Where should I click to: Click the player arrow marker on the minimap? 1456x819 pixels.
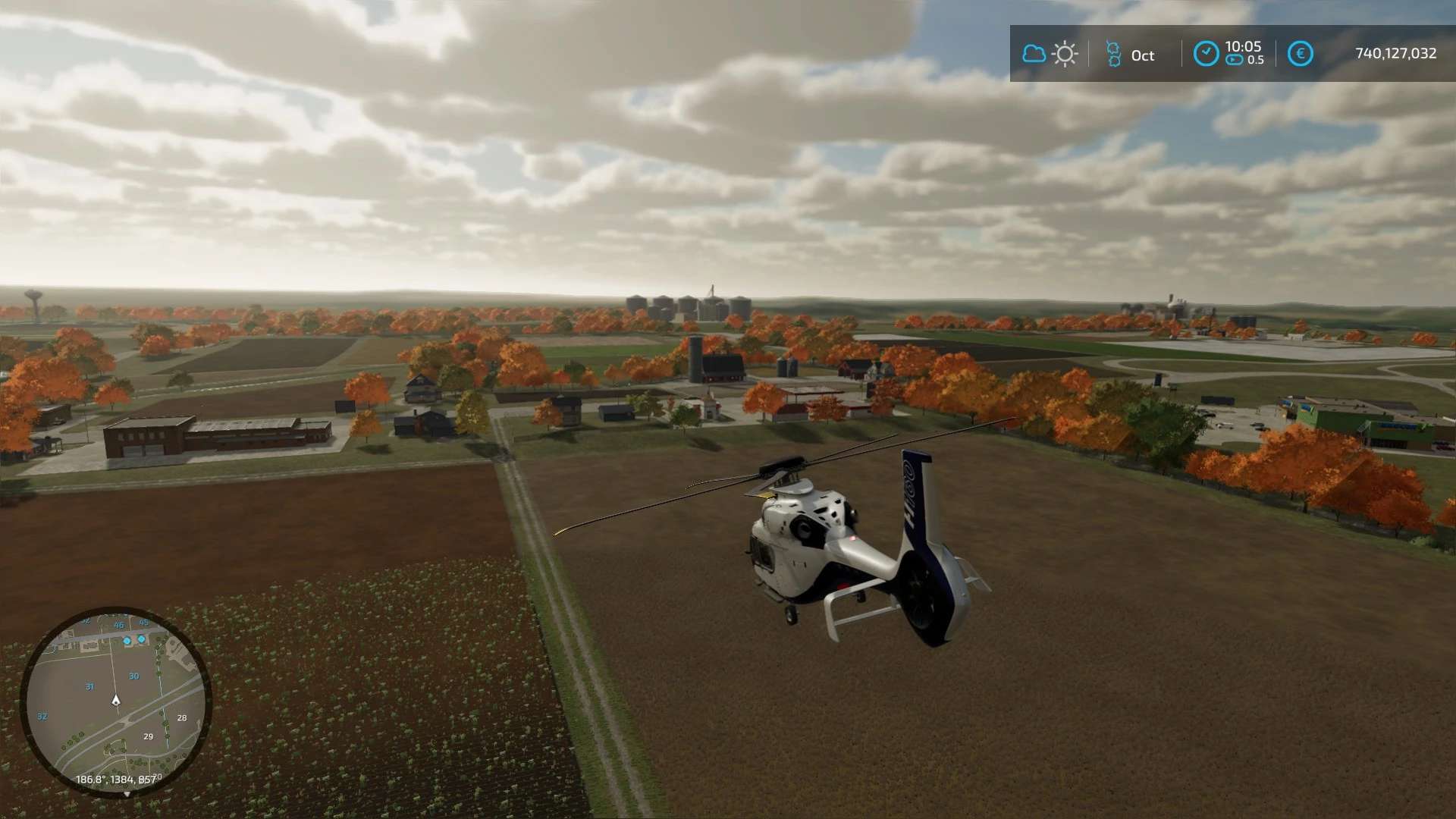(x=116, y=700)
